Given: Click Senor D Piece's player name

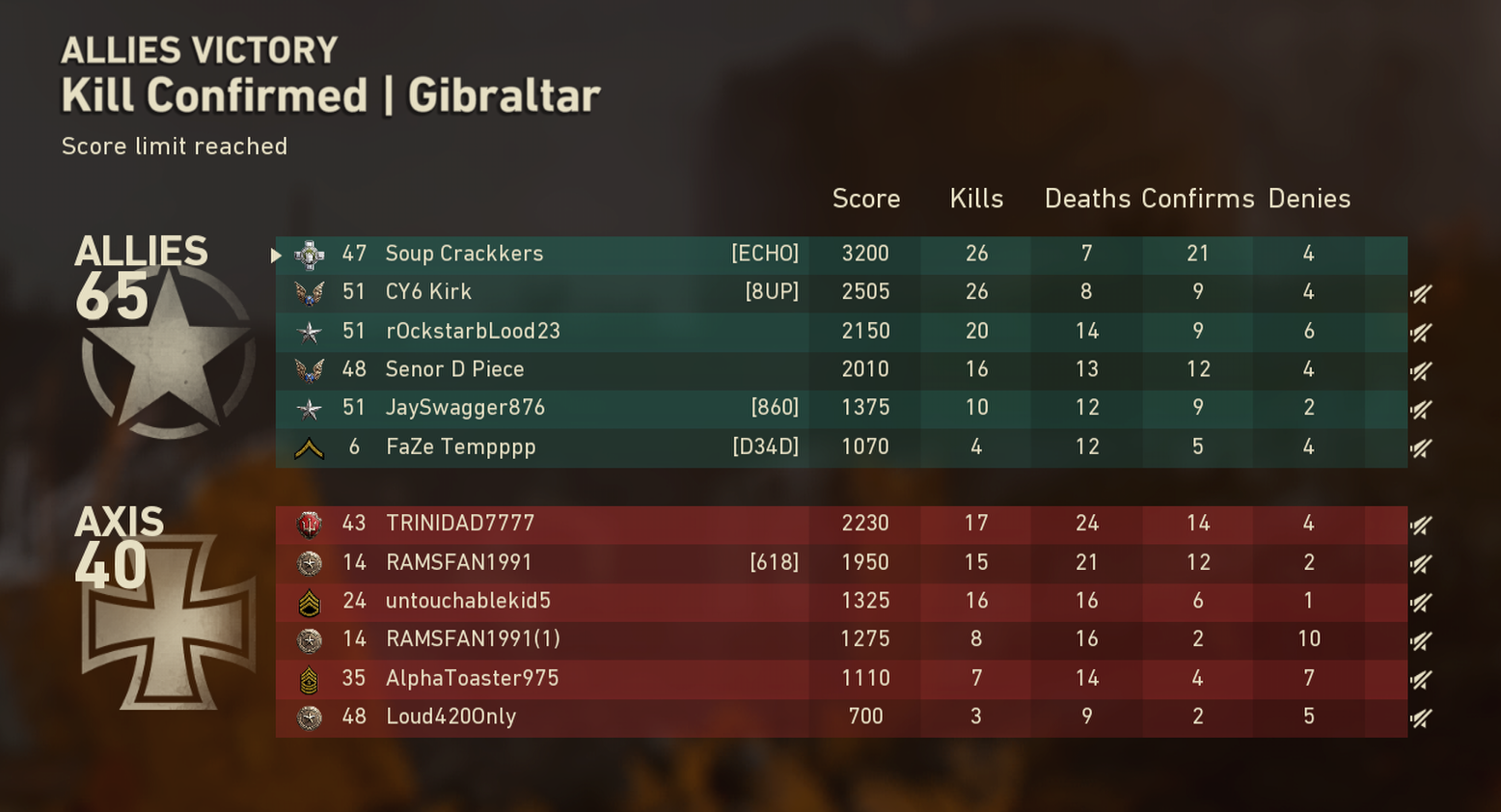Looking at the screenshot, I should (454, 369).
